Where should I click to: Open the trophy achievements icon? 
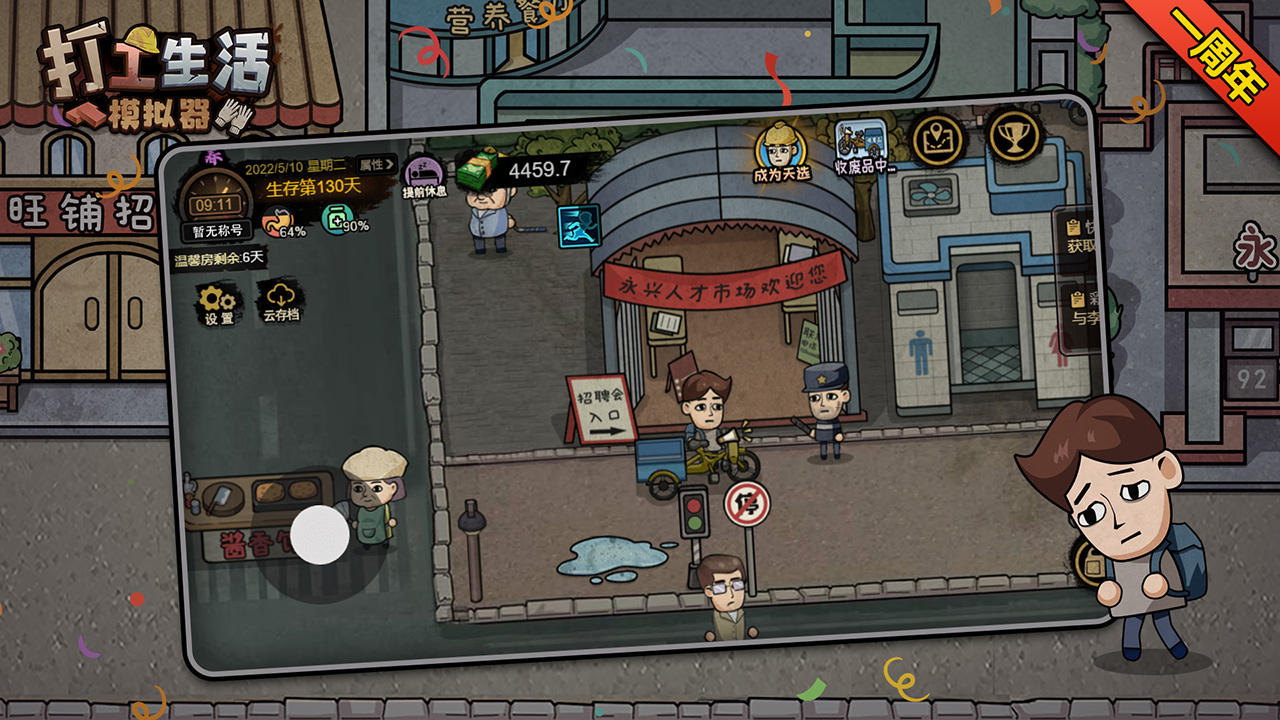[1014, 134]
